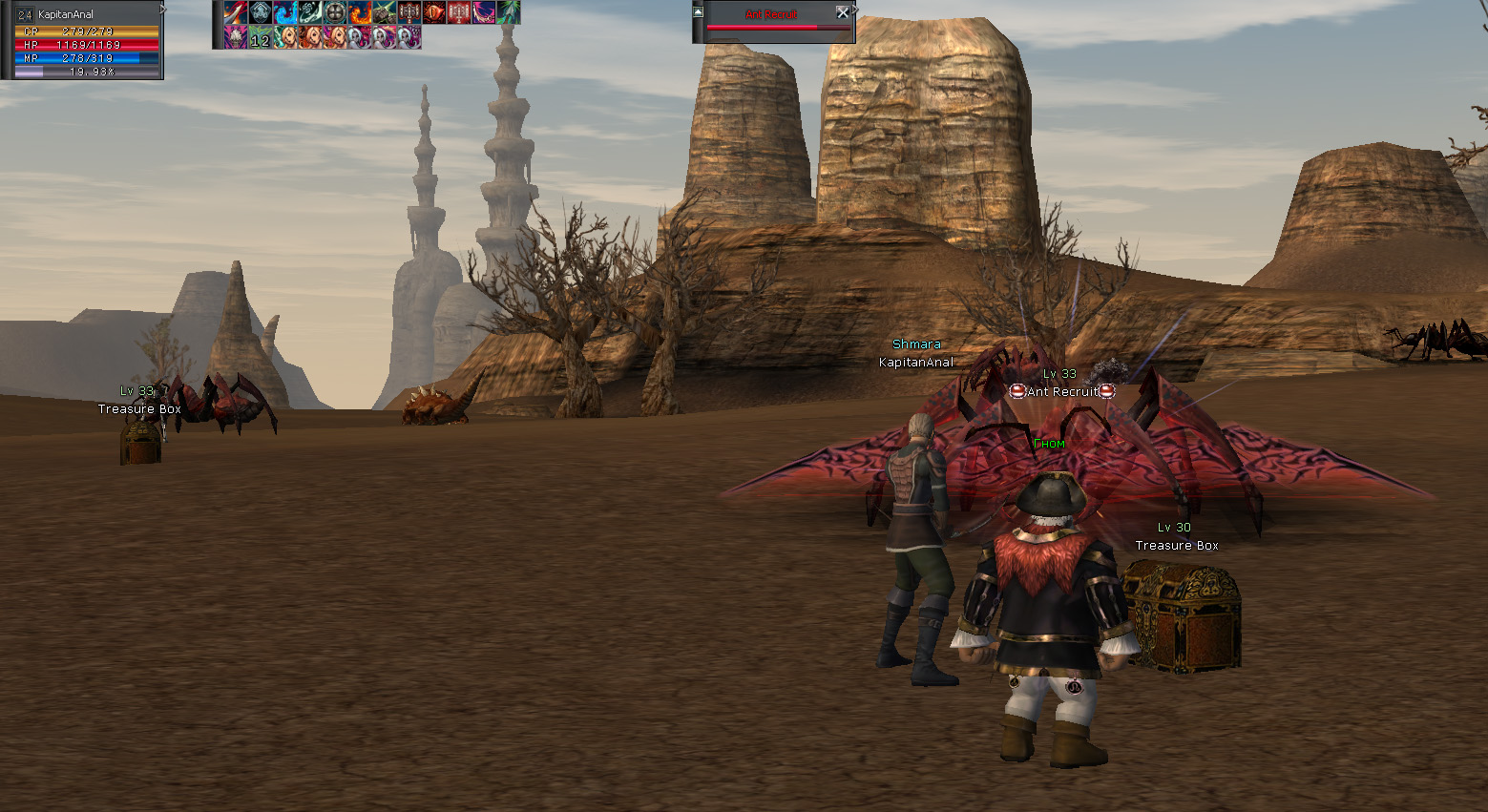Choose the green buff icon showing number 12
Image resolution: width=1488 pixels, height=812 pixels.
tap(261, 37)
